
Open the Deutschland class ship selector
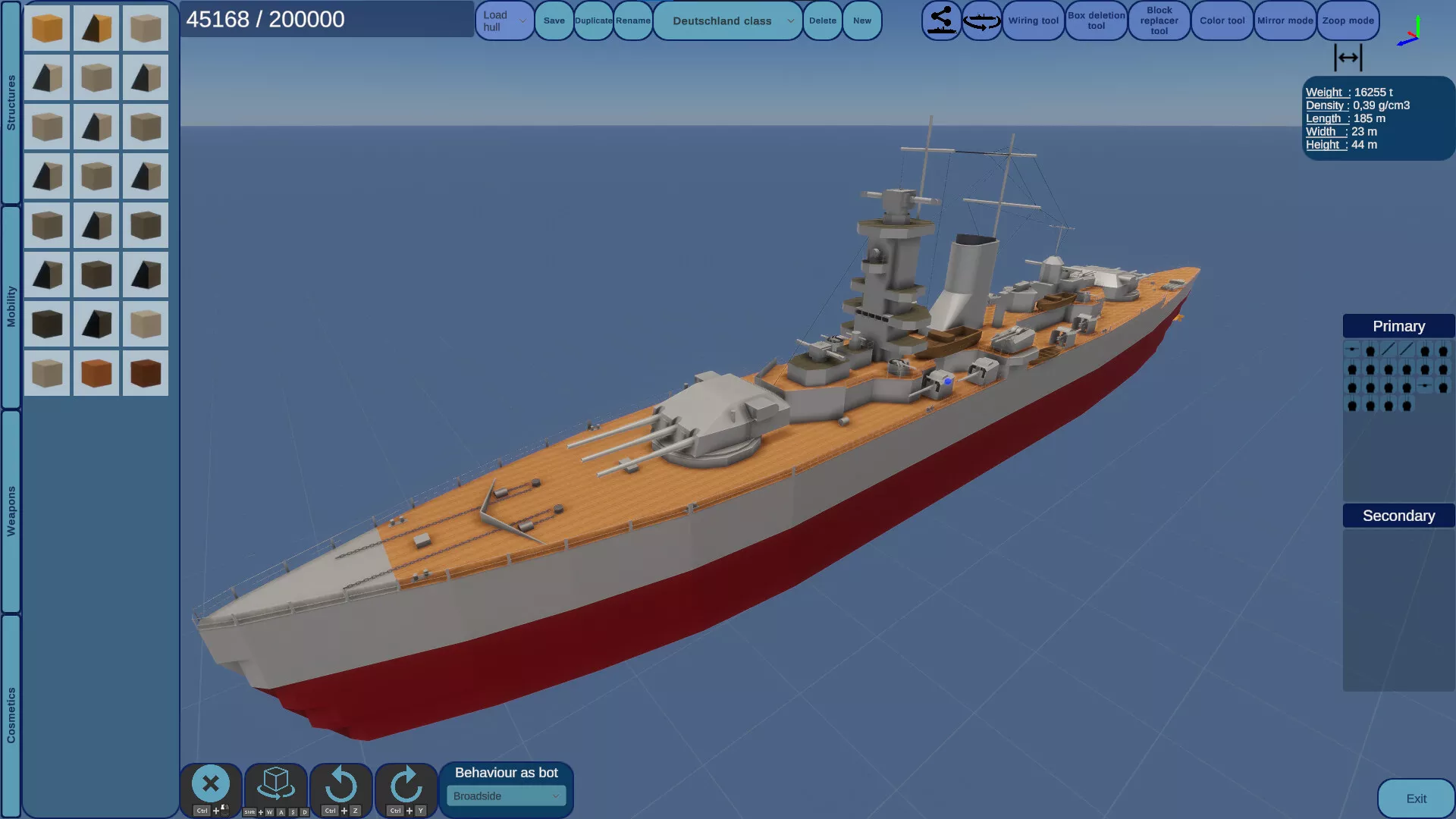click(x=727, y=21)
